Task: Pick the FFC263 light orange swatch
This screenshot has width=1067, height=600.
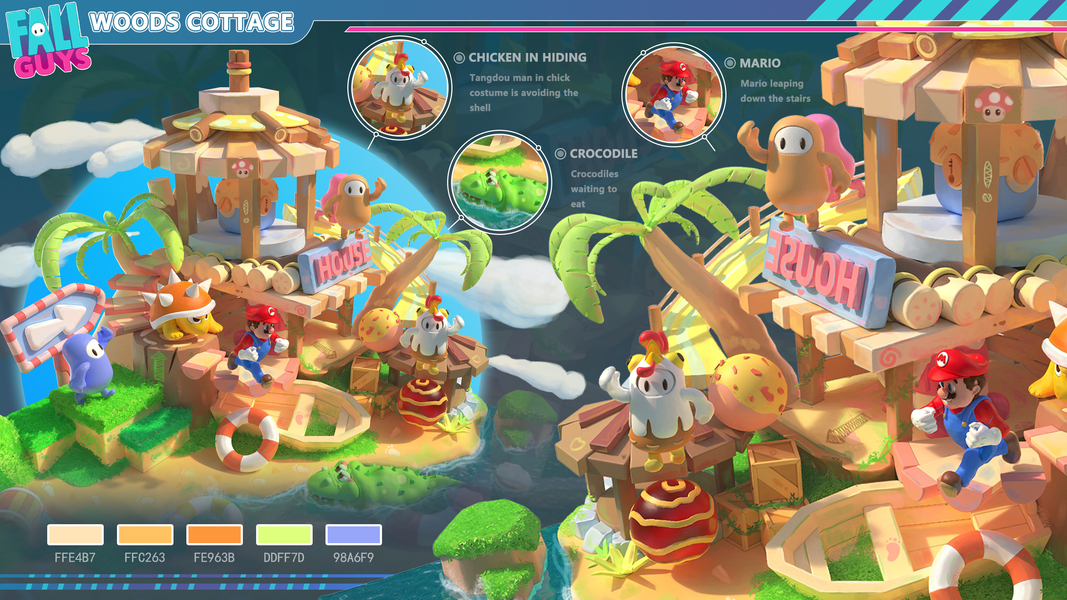Action: pos(145,535)
